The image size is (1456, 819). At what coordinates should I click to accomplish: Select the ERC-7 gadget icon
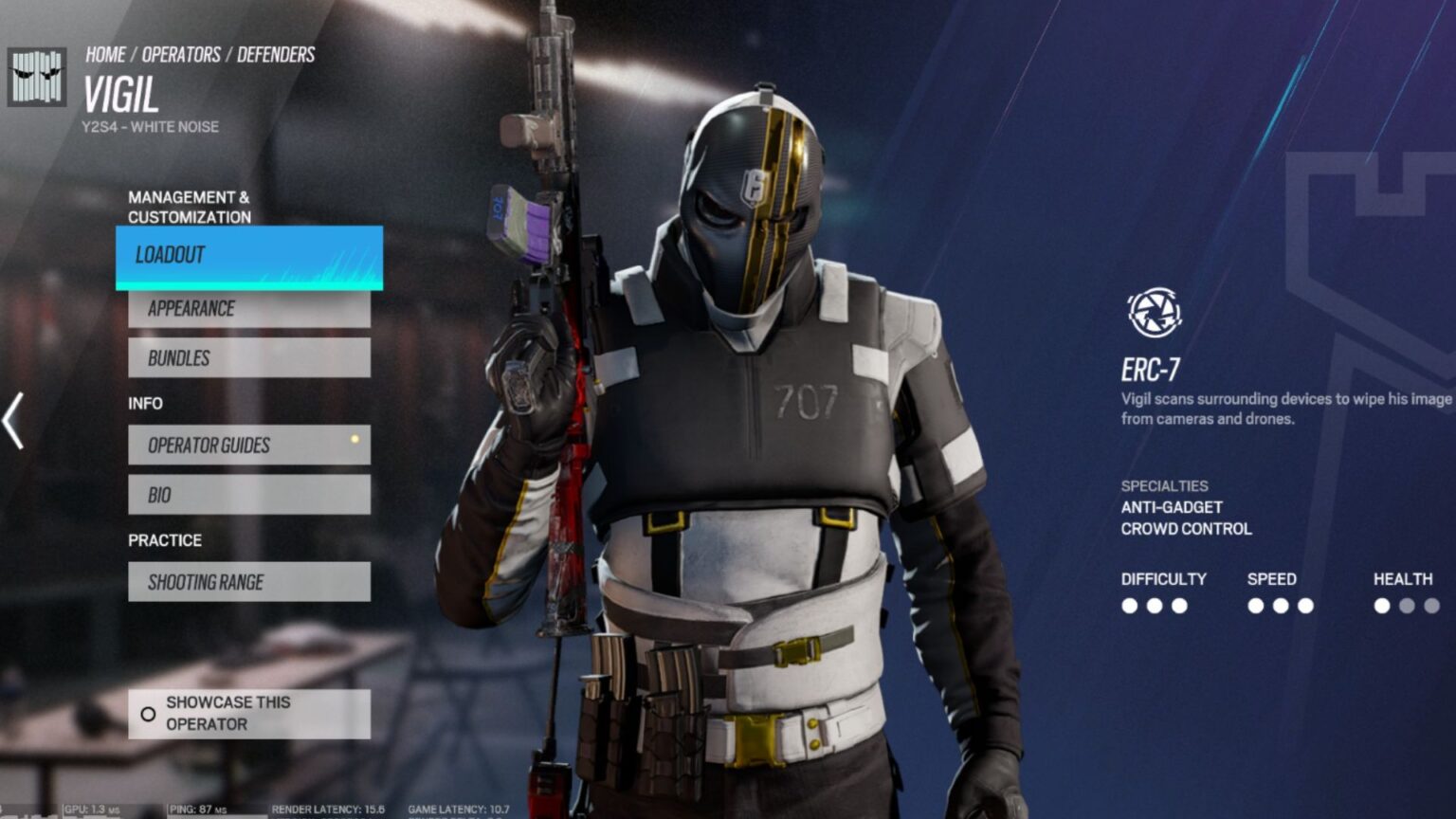click(1154, 313)
